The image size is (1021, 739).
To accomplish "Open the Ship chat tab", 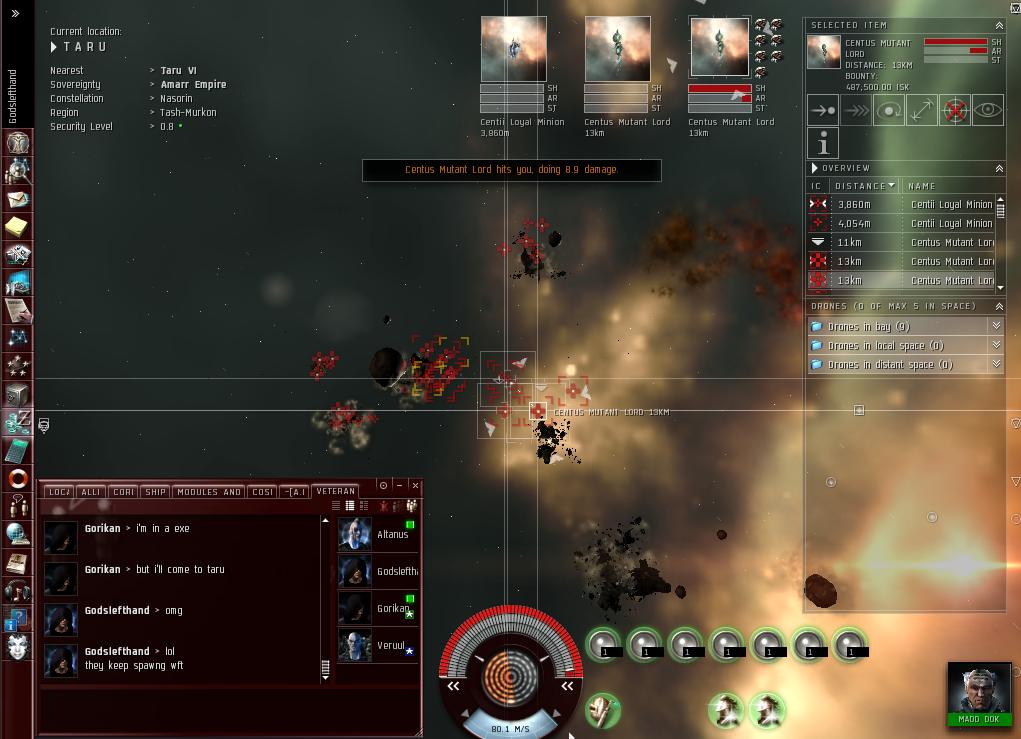I will click(155, 492).
